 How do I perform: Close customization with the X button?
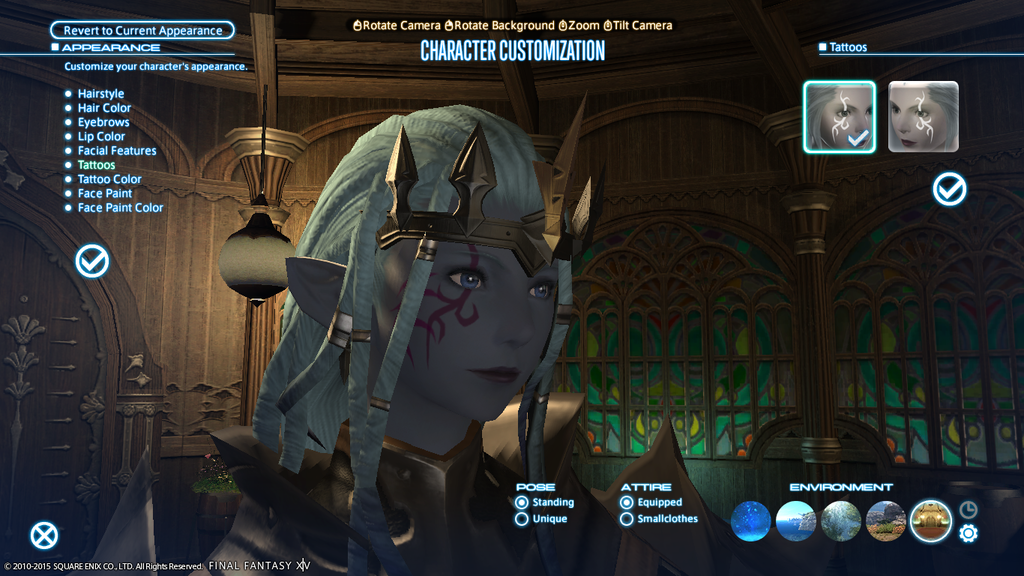tap(44, 536)
